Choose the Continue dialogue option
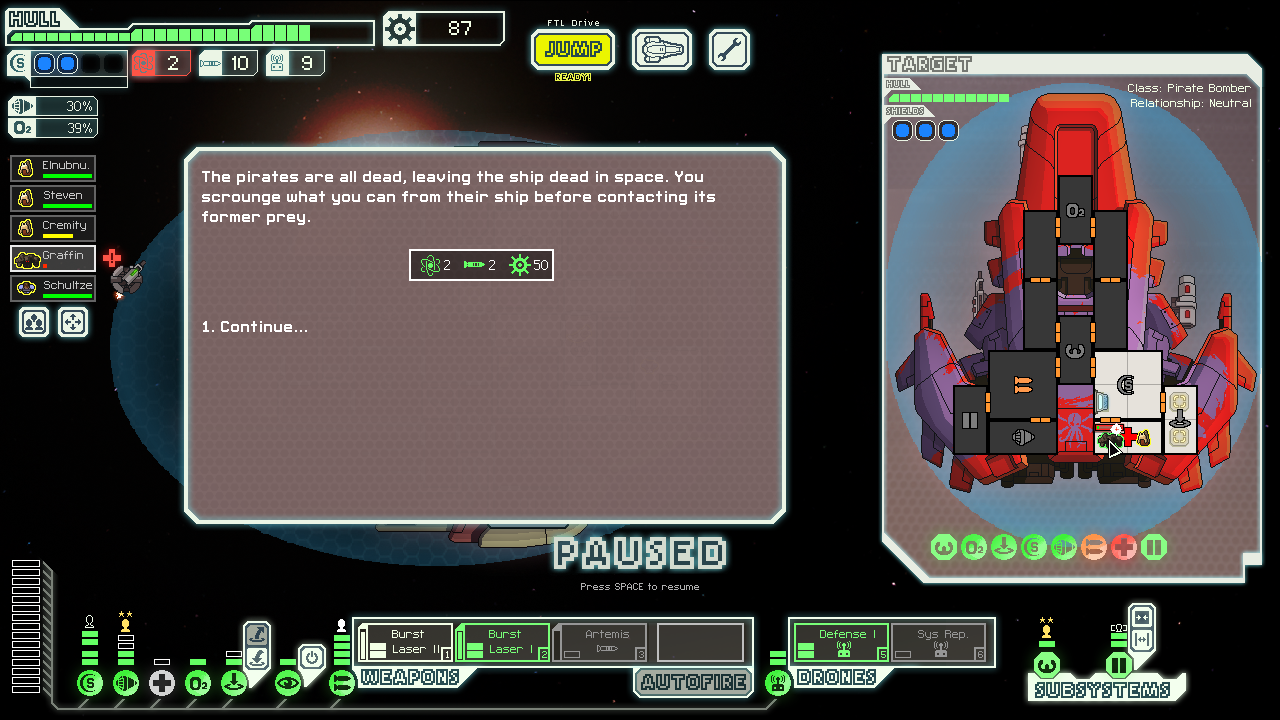Screen dimensions: 1280x720 click(254, 327)
